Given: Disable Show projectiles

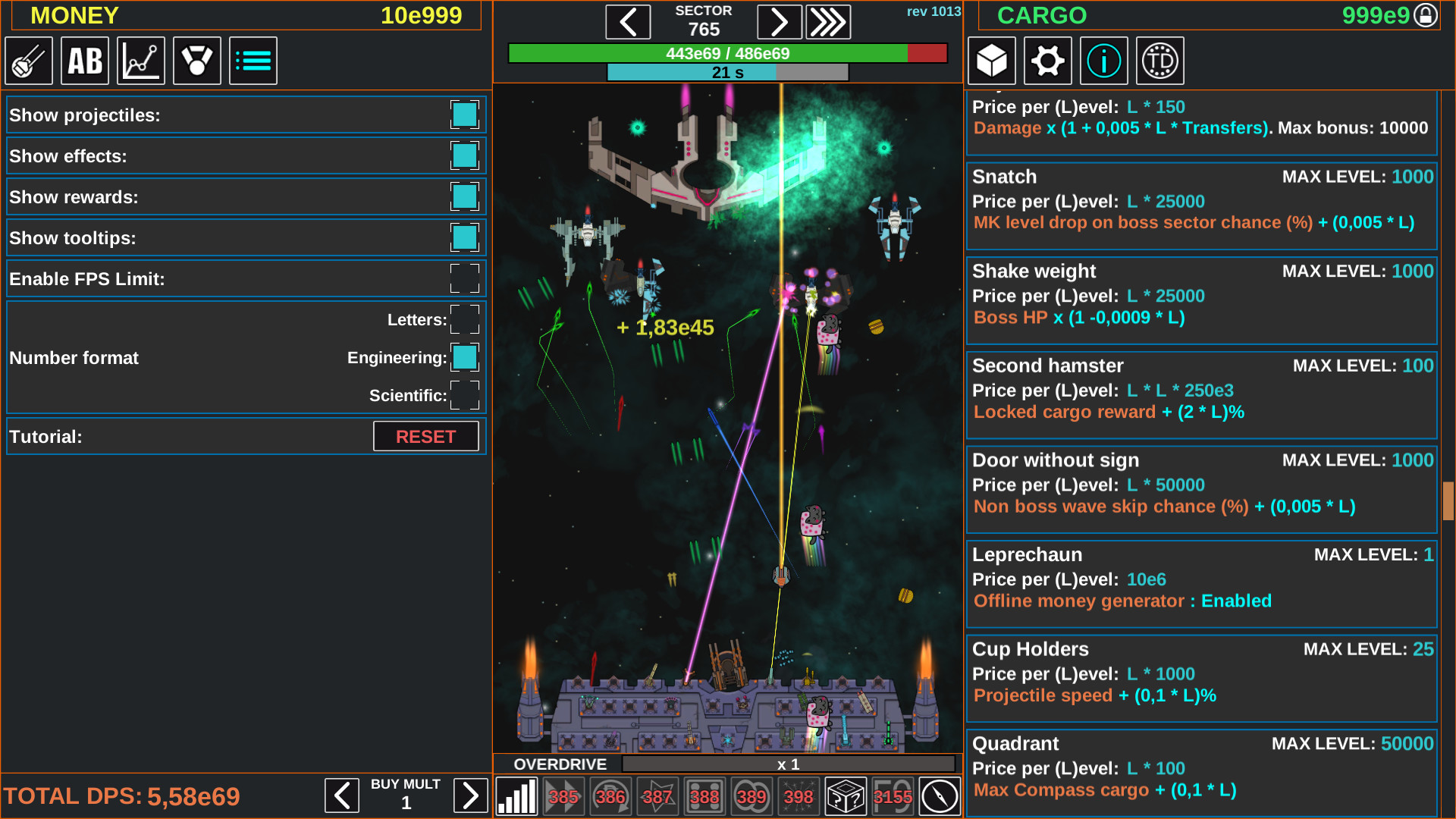Looking at the screenshot, I should pos(464,115).
